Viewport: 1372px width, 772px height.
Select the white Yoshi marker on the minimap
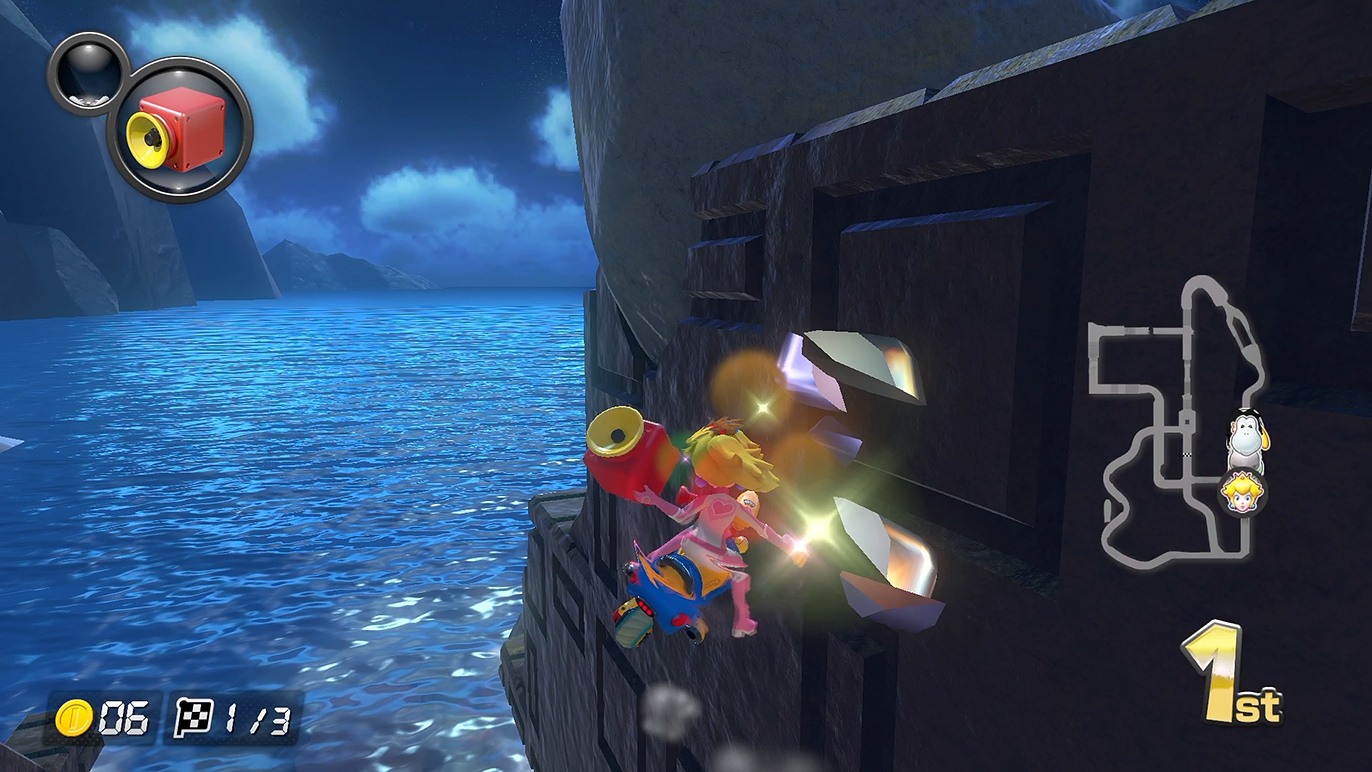point(1246,442)
